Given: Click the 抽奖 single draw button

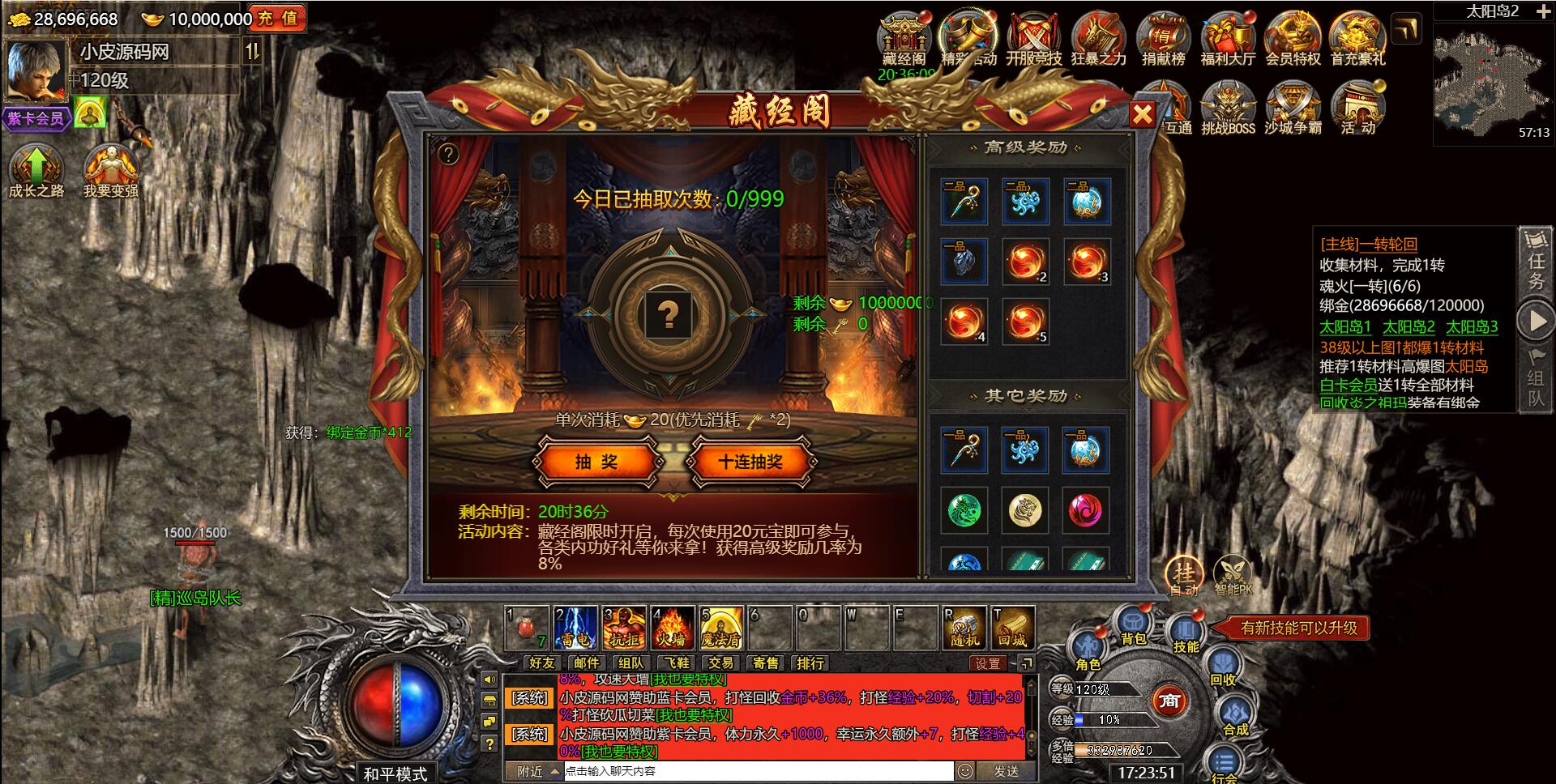Looking at the screenshot, I should coord(596,462).
